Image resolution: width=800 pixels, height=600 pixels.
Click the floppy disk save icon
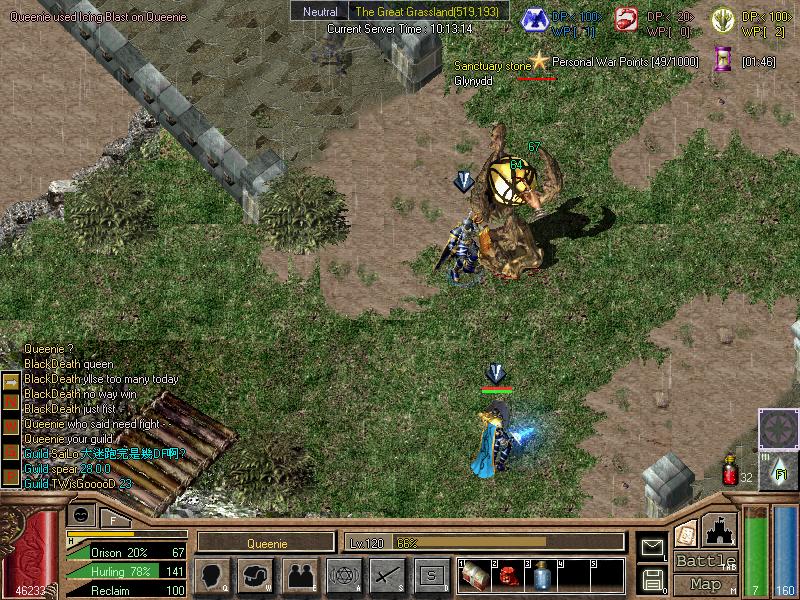[x=652, y=579]
